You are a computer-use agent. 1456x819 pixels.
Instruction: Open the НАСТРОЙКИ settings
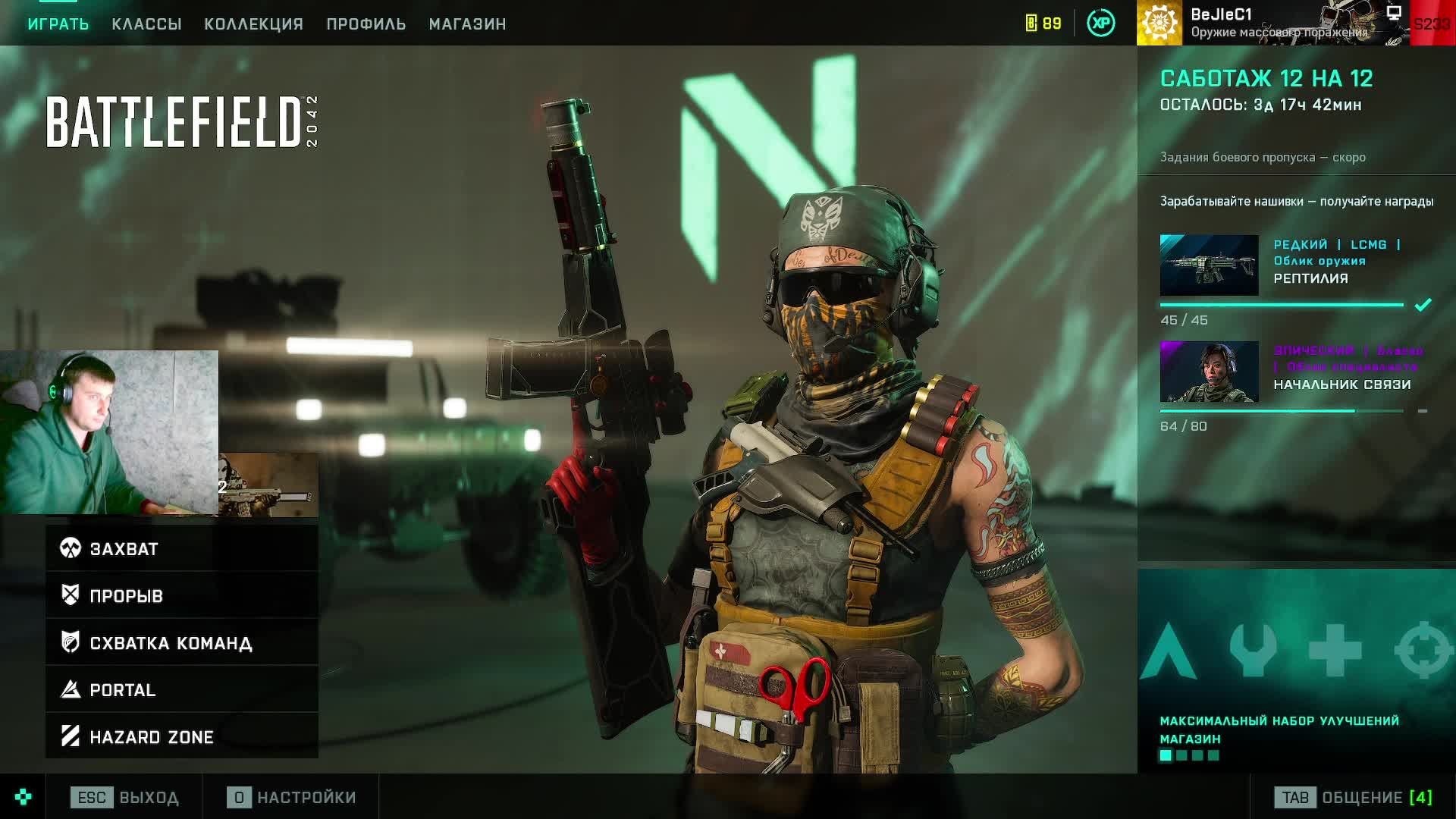click(292, 798)
